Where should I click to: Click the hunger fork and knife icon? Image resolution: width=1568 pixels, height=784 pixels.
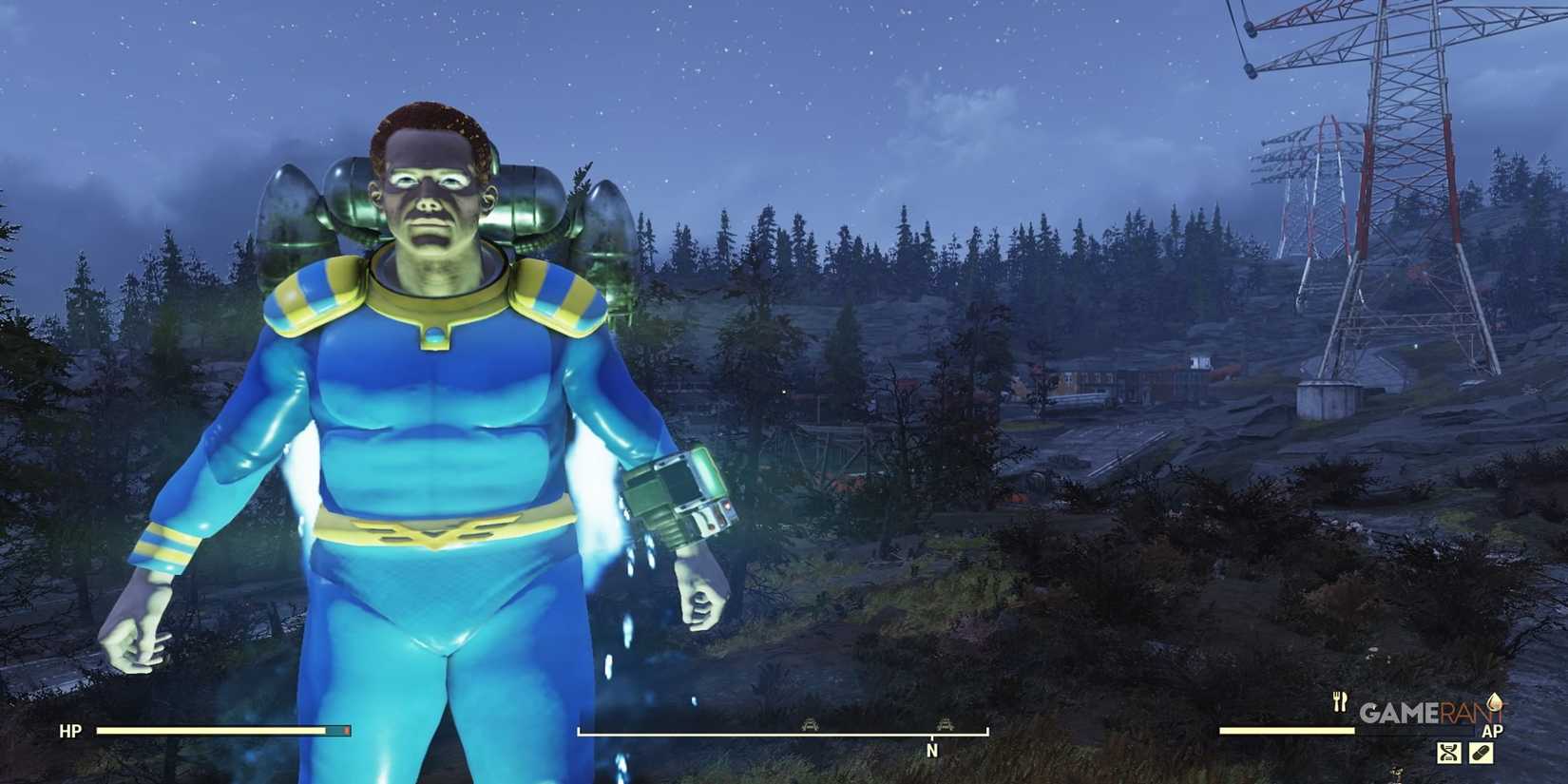point(1338,701)
